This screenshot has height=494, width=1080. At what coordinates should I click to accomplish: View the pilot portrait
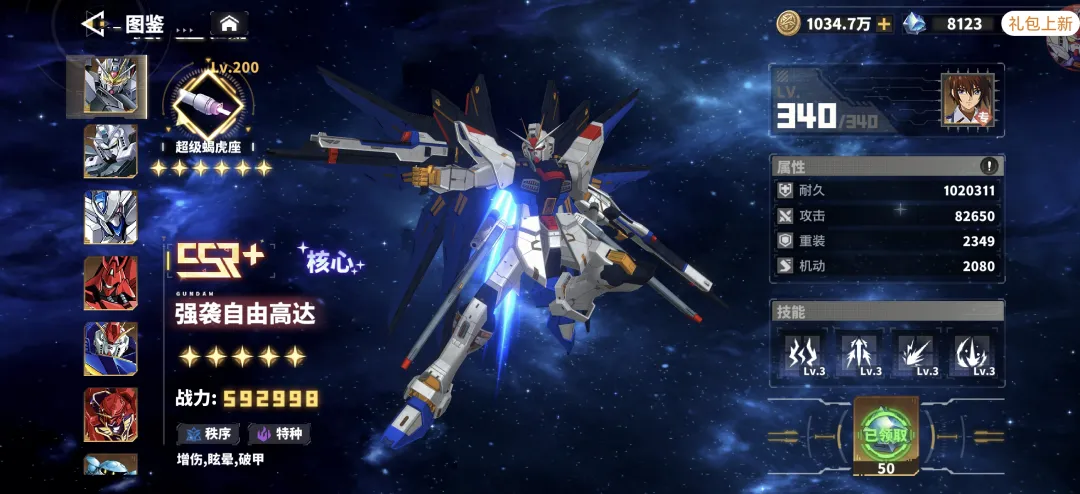click(x=967, y=100)
